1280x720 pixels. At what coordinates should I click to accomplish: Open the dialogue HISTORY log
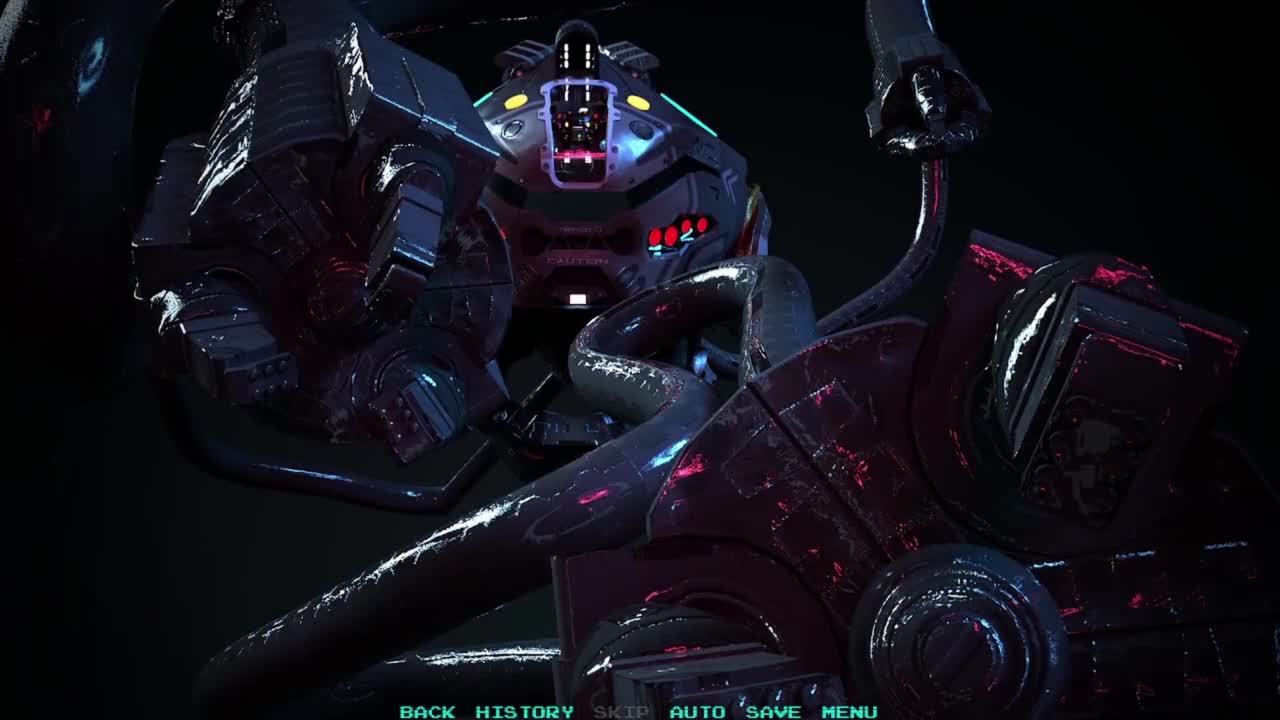pos(524,712)
